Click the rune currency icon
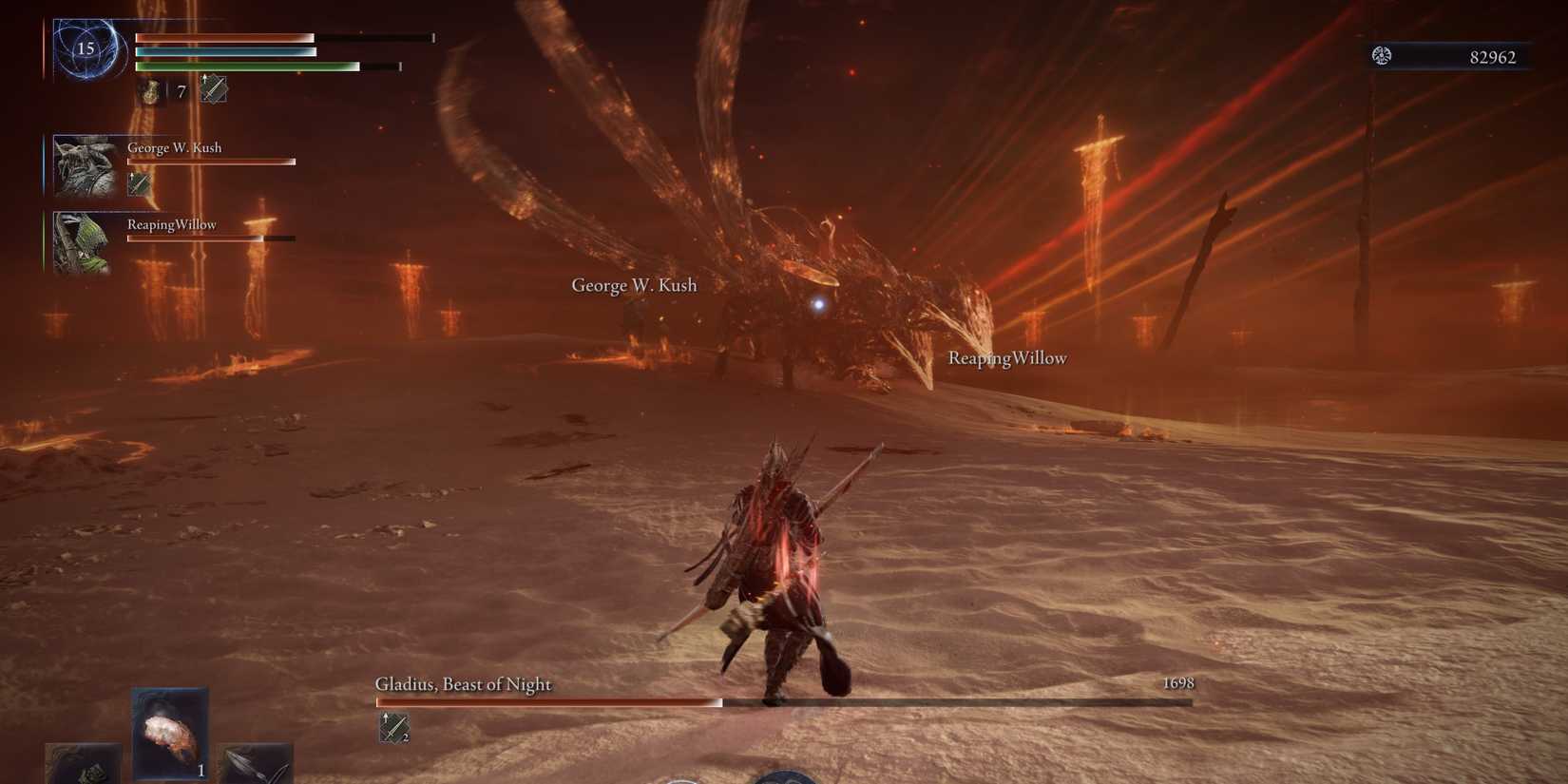 1382,56
